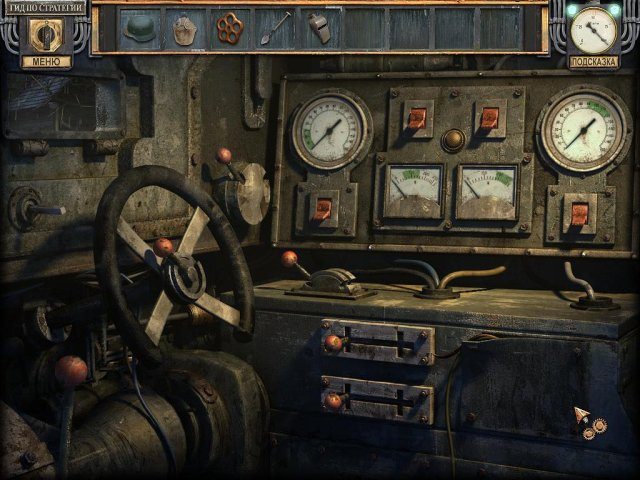Select the green helmet in inventory
This screenshot has height=480, width=640.
point(139,28)
